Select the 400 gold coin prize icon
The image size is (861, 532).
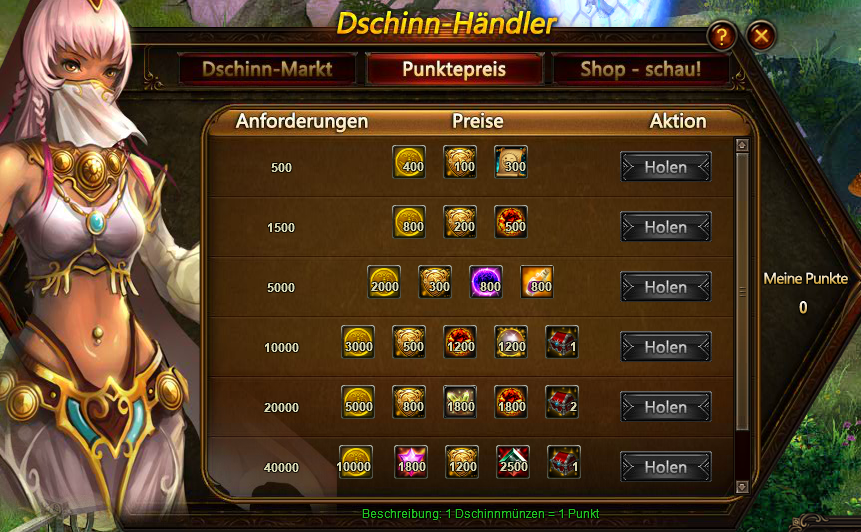click(409, 162)
